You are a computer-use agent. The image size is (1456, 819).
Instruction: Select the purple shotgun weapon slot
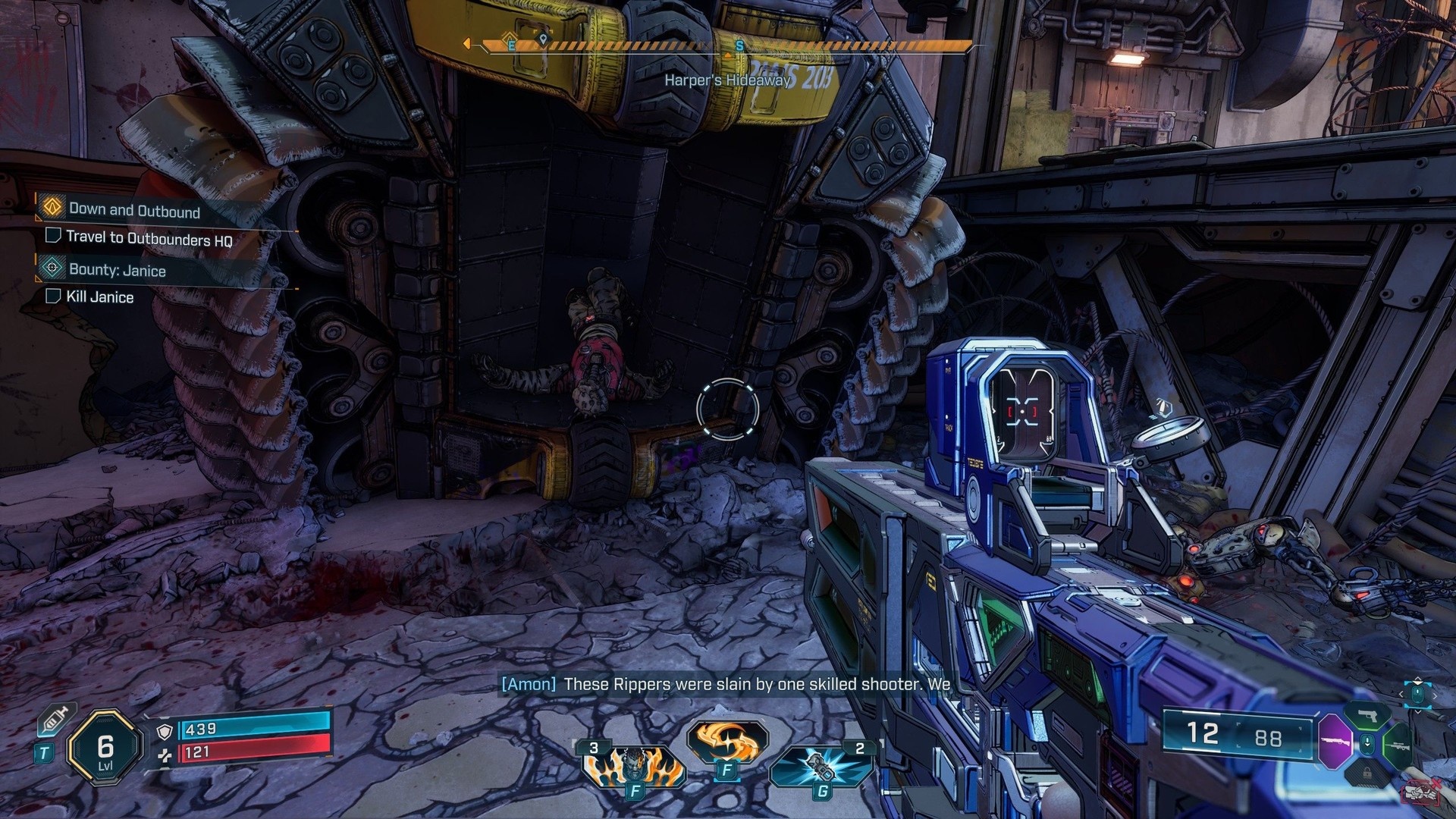pyautogui.click(x=1334, y=742)
